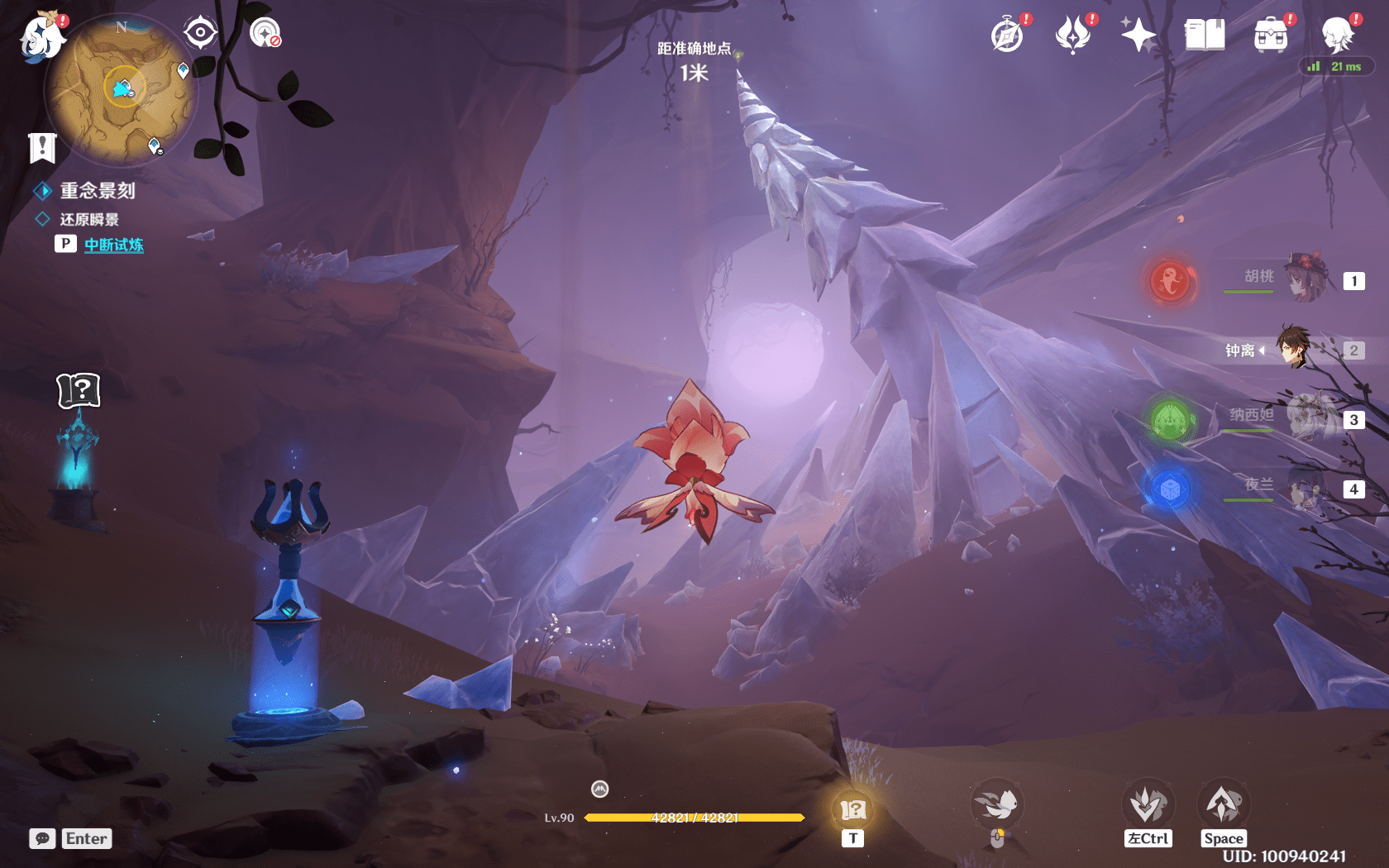Open the backpack inventory icon

coord(1271,36)
